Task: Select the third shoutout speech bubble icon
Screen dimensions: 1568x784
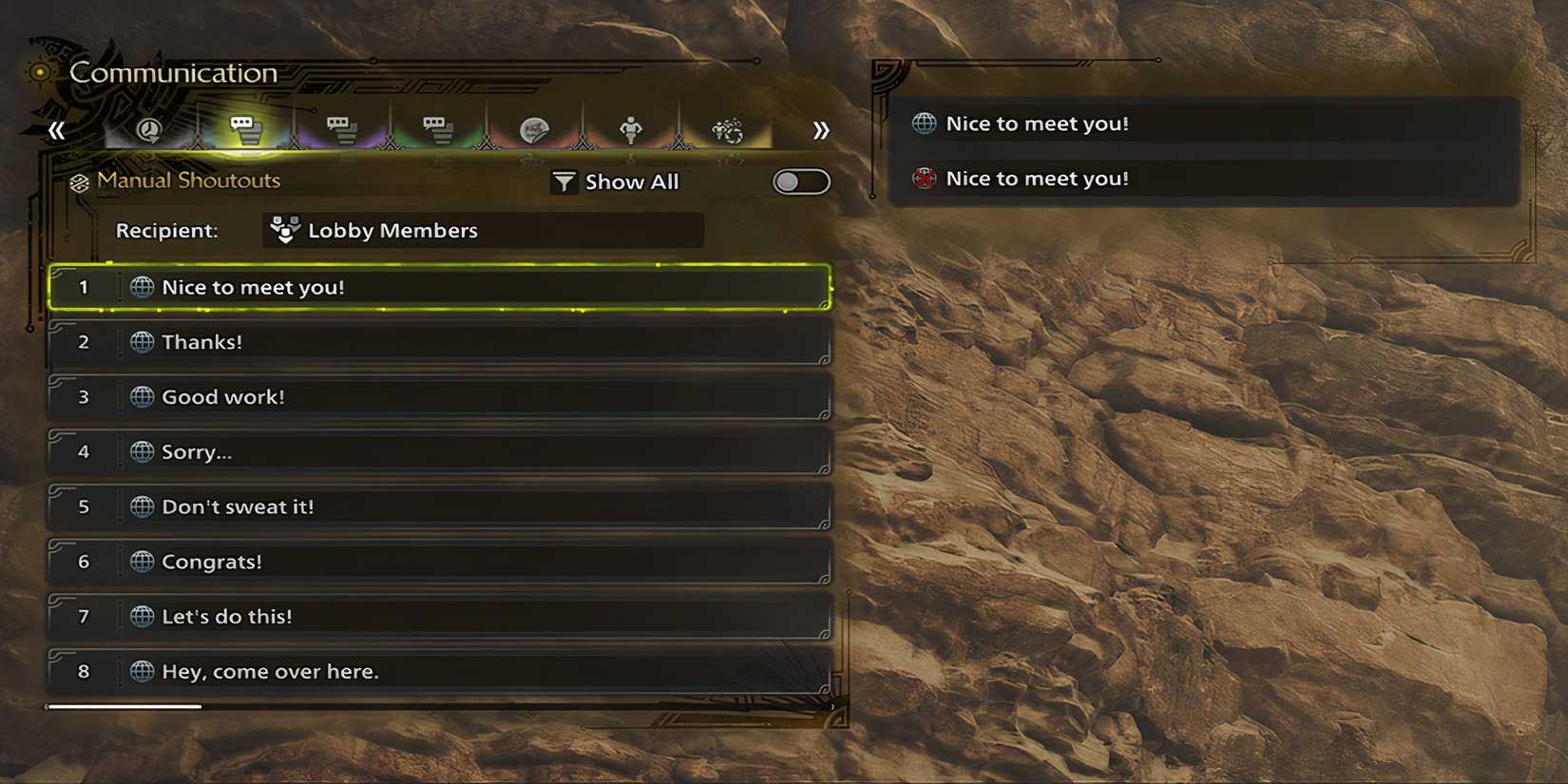Action: tap(436, 128)
